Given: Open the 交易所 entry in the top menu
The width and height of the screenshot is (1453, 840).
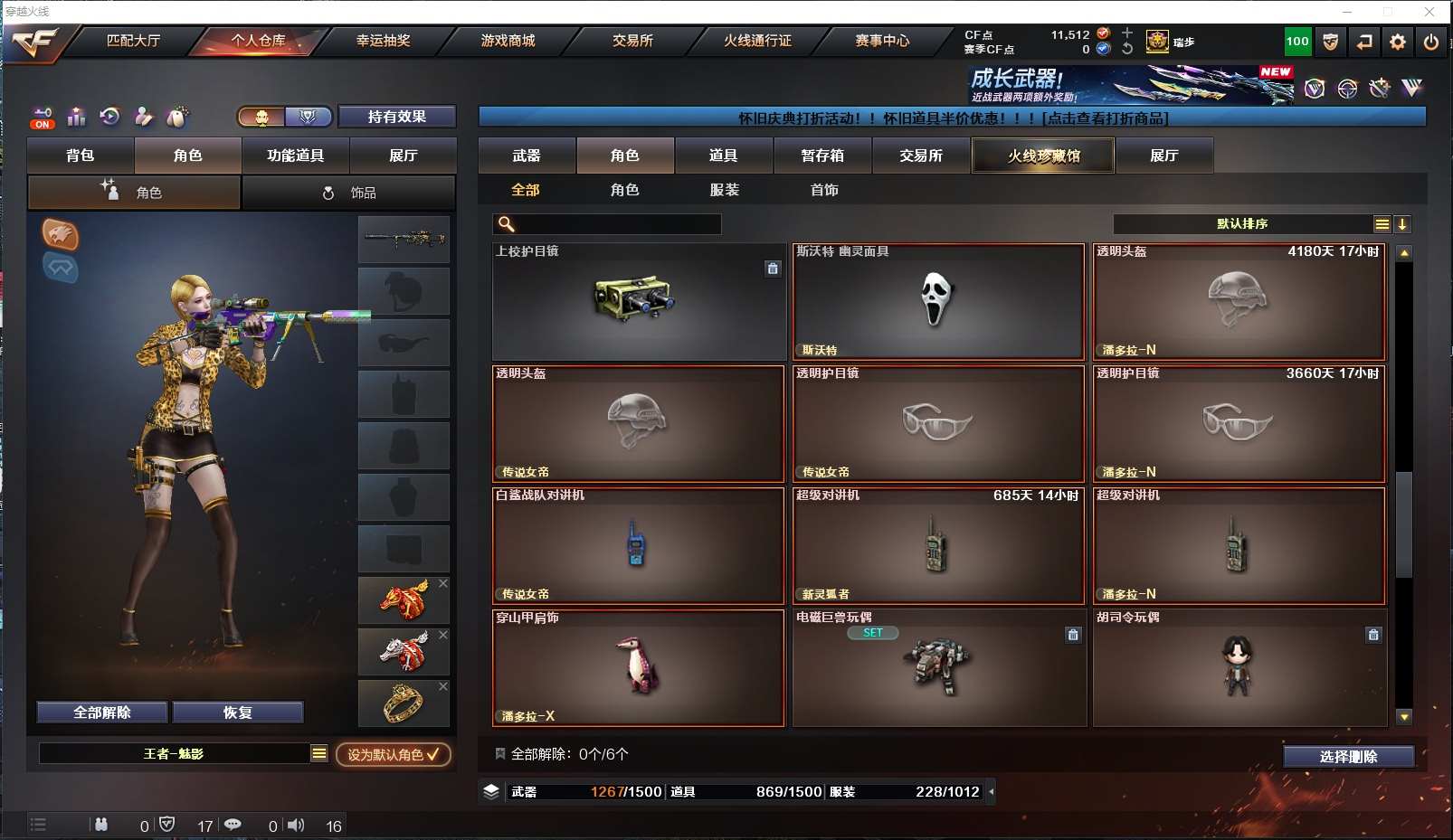Looking at the screenshot, I should 632,41.
